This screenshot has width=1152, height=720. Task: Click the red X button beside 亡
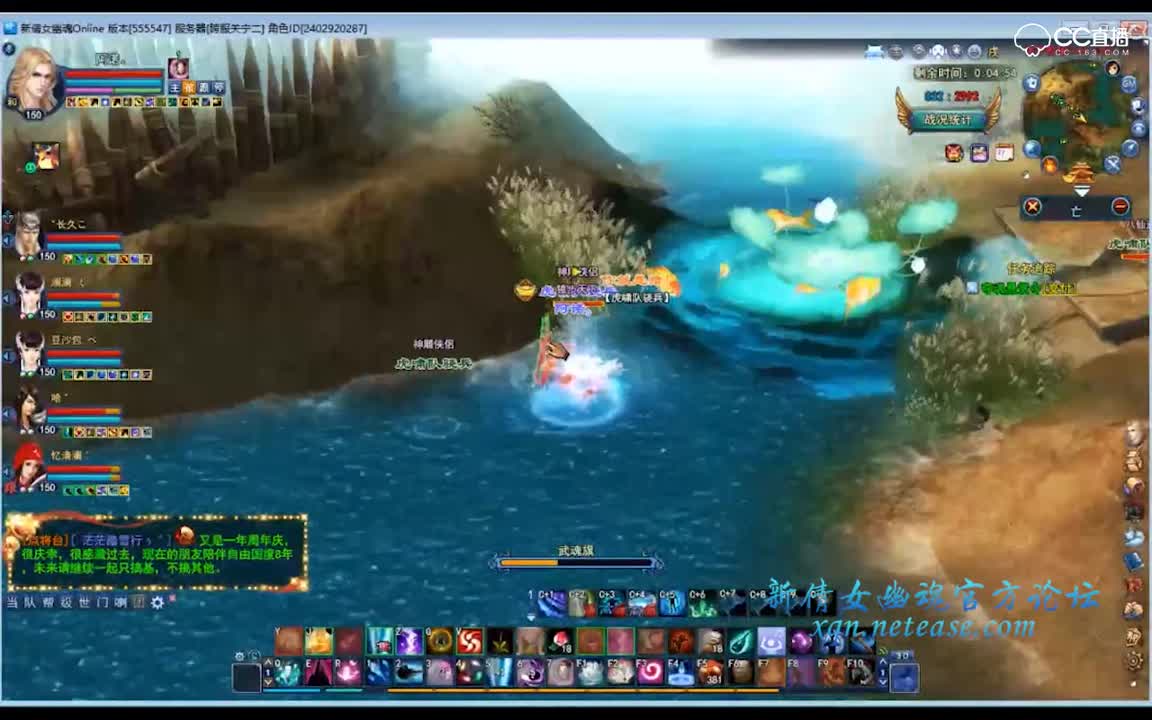pyautogui.click(x=1033, y=207)
